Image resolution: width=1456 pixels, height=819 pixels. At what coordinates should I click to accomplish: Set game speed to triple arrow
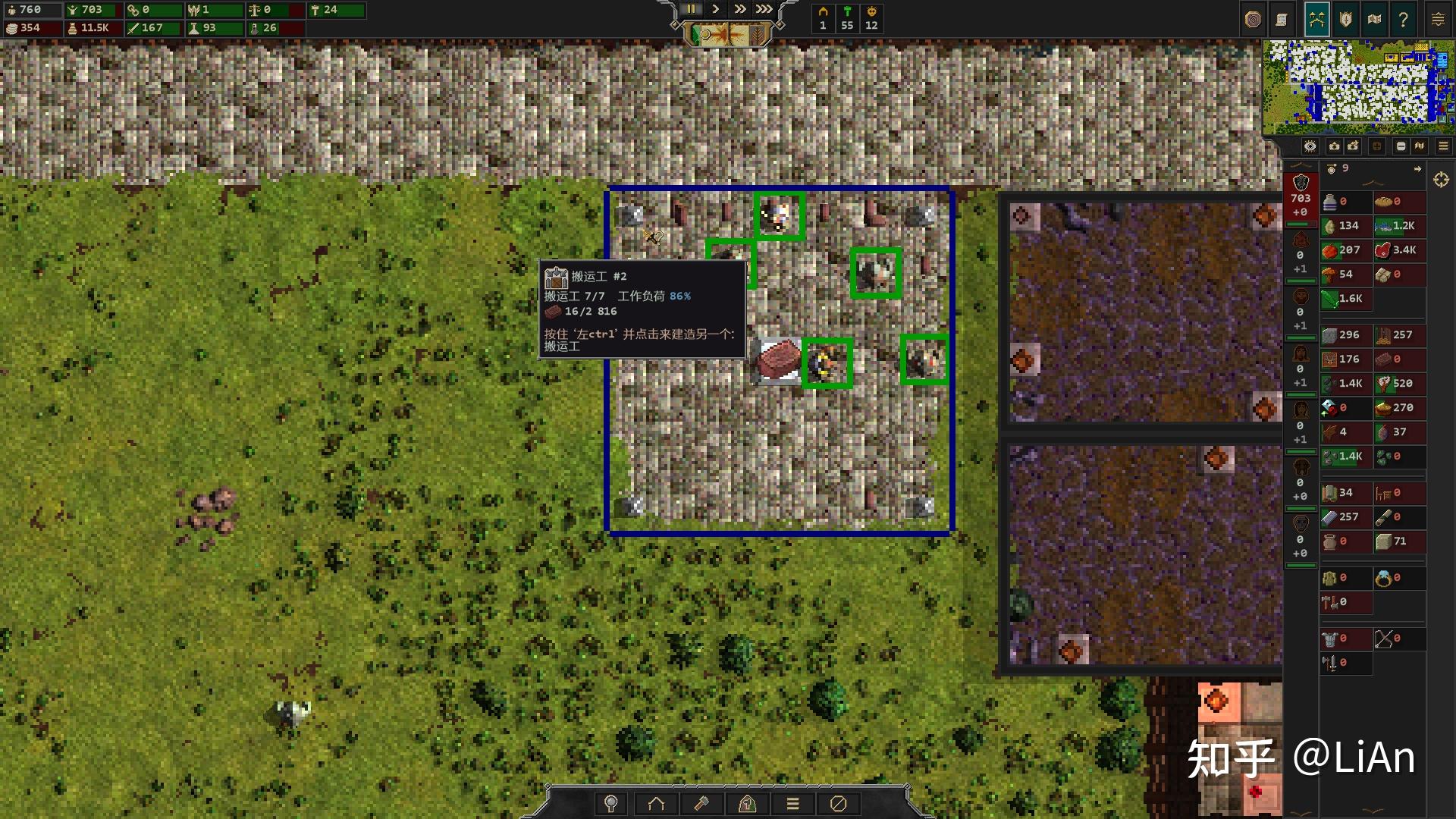point(764,9)
